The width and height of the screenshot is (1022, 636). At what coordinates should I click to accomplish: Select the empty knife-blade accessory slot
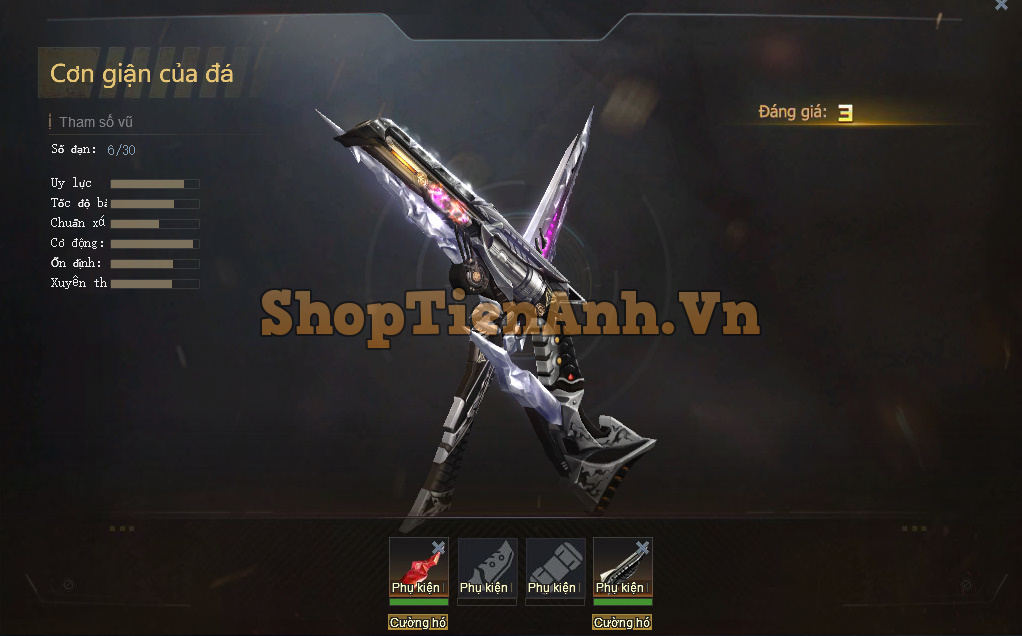tap(486, 568)
